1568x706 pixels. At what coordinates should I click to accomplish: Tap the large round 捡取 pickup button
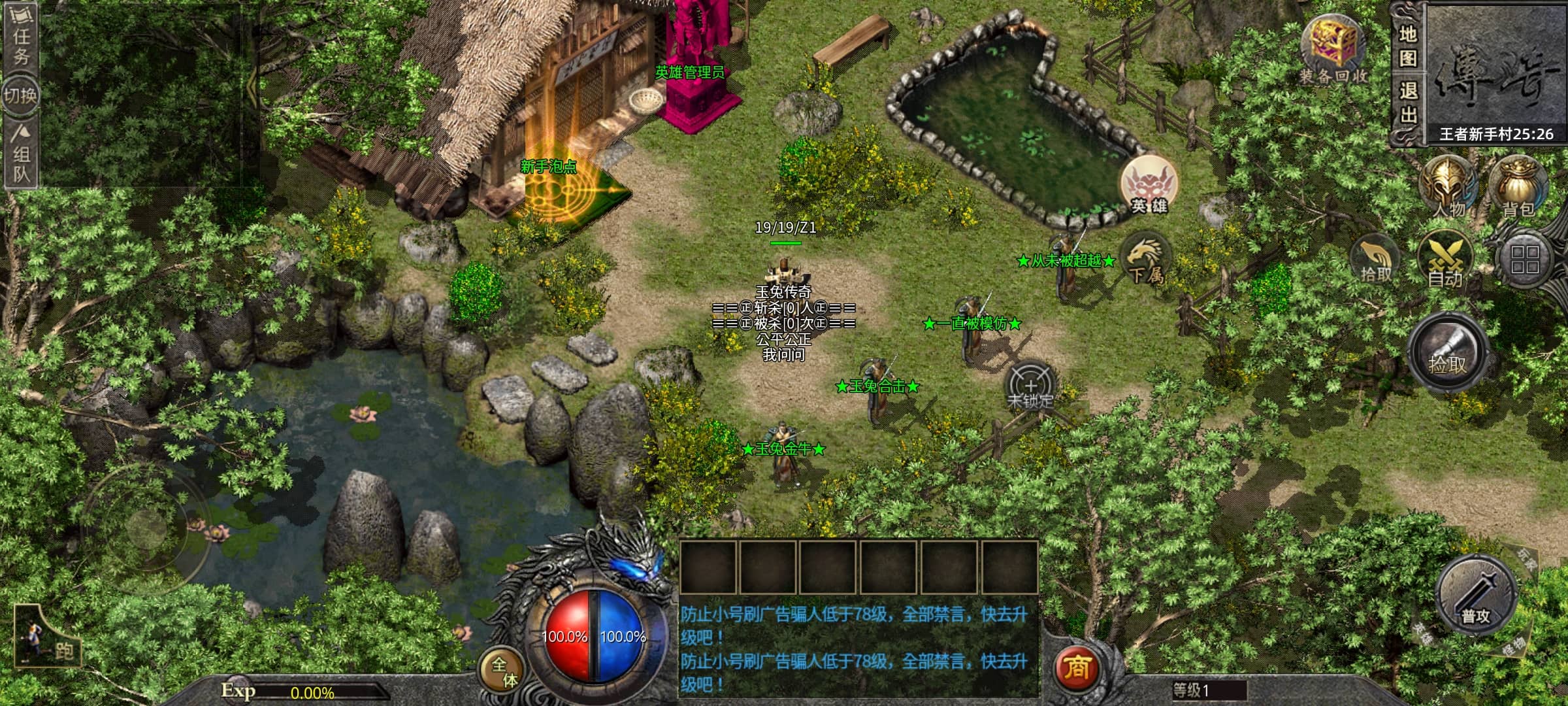point(1448,354)
